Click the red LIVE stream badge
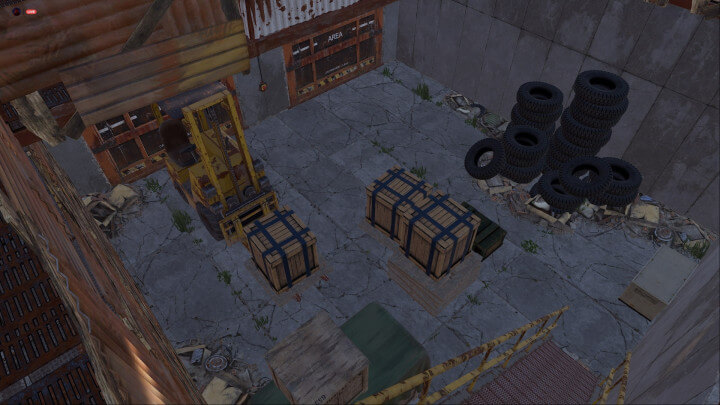 coord(30,11)
